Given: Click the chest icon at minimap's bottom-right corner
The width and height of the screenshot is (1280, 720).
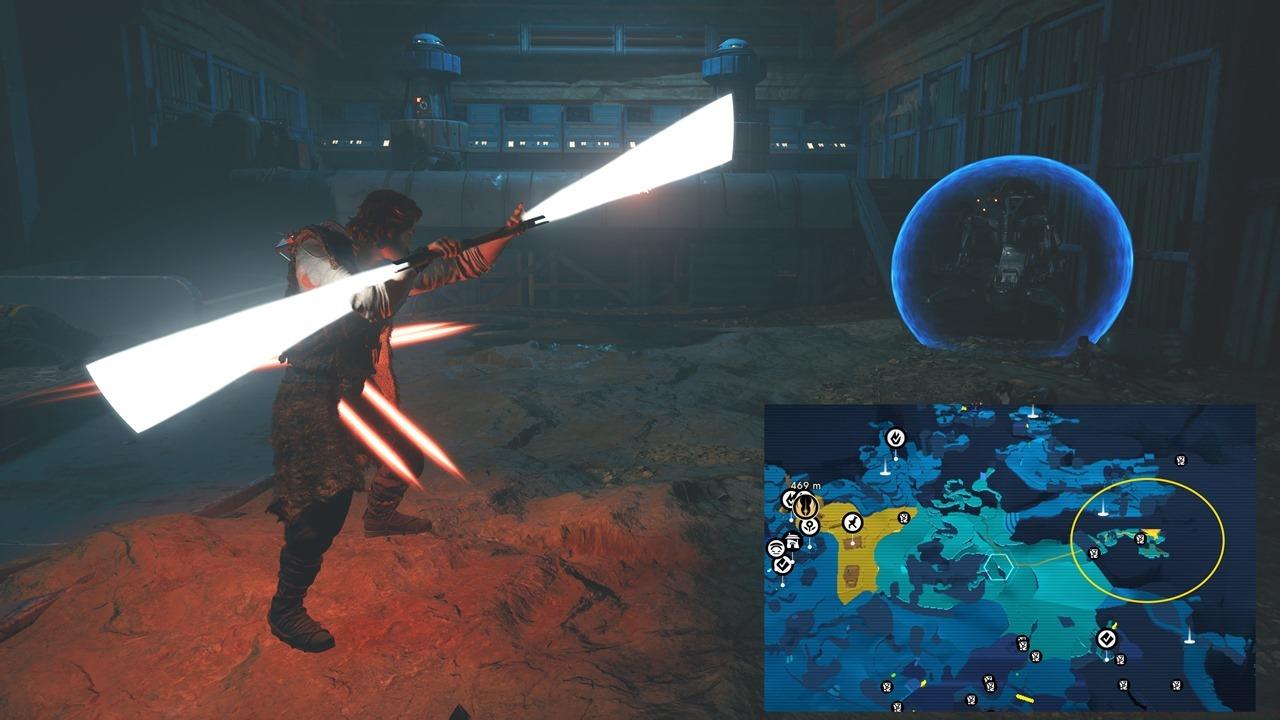Looking at the screenshot, I should click(1175, 687).
